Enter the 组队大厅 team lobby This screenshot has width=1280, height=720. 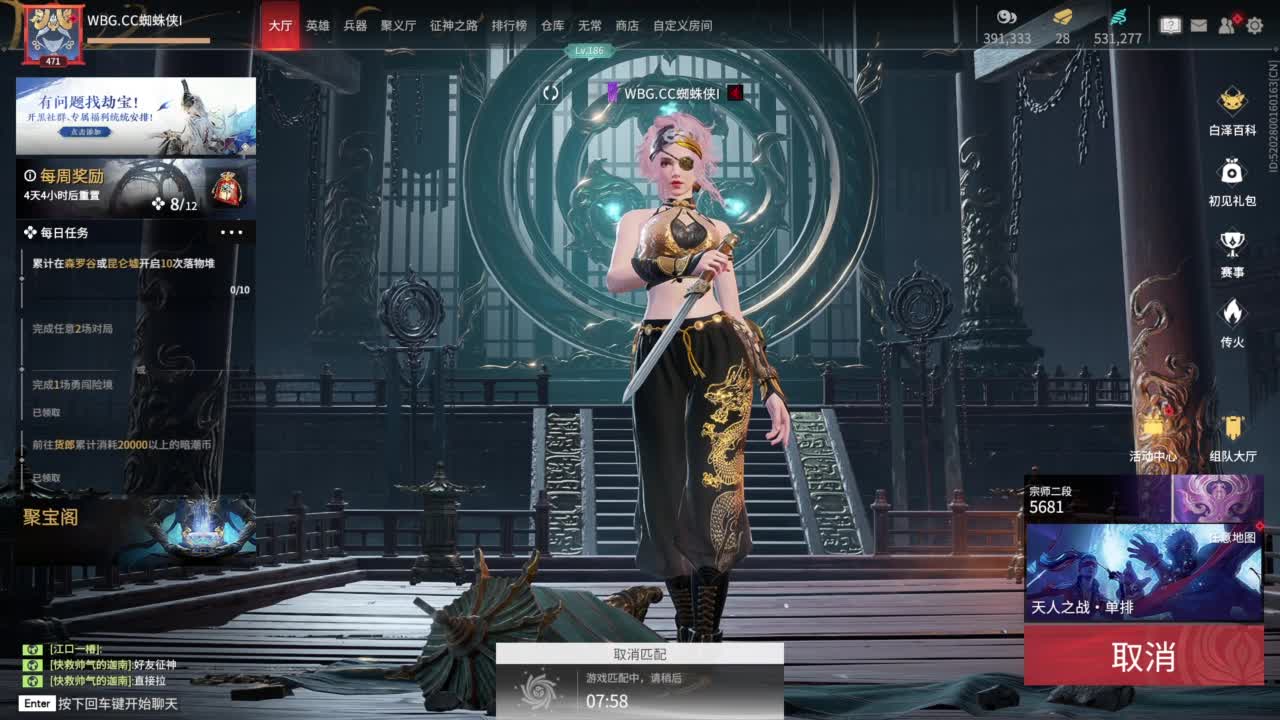click(1232, 438)
